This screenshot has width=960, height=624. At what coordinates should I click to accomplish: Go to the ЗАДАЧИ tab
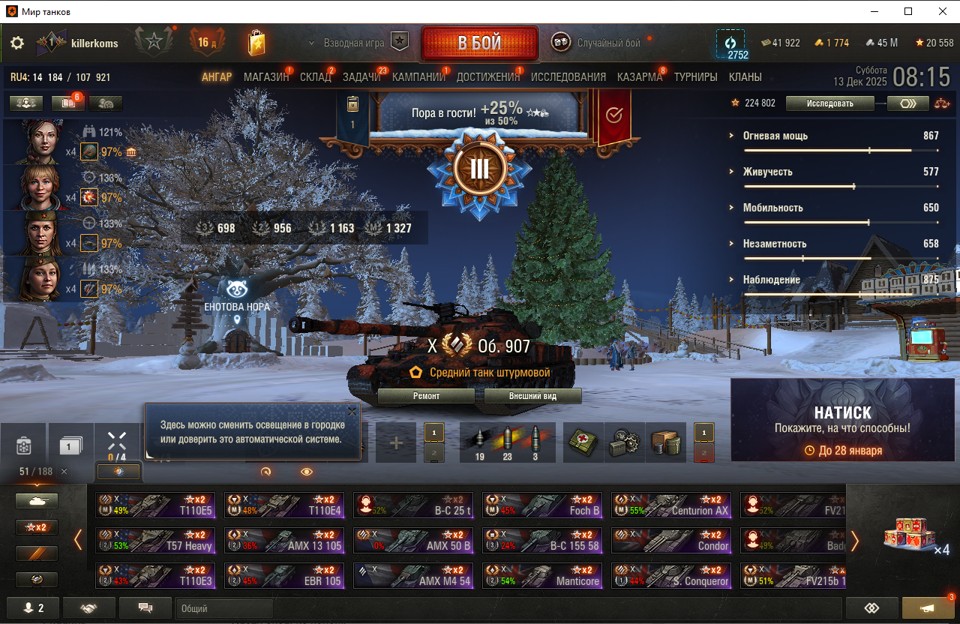[x=361, y=77]
